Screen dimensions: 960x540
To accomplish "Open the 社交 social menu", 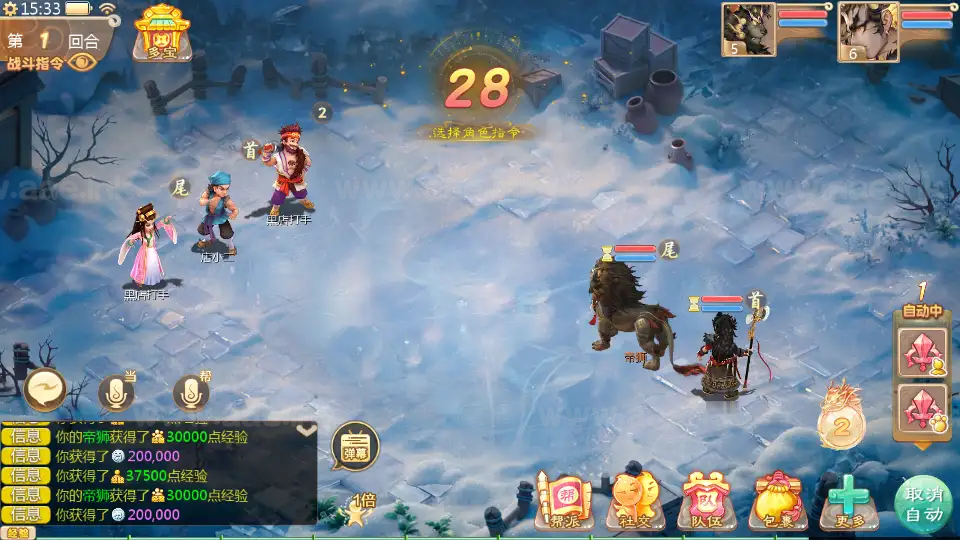I will pos(635,502).
